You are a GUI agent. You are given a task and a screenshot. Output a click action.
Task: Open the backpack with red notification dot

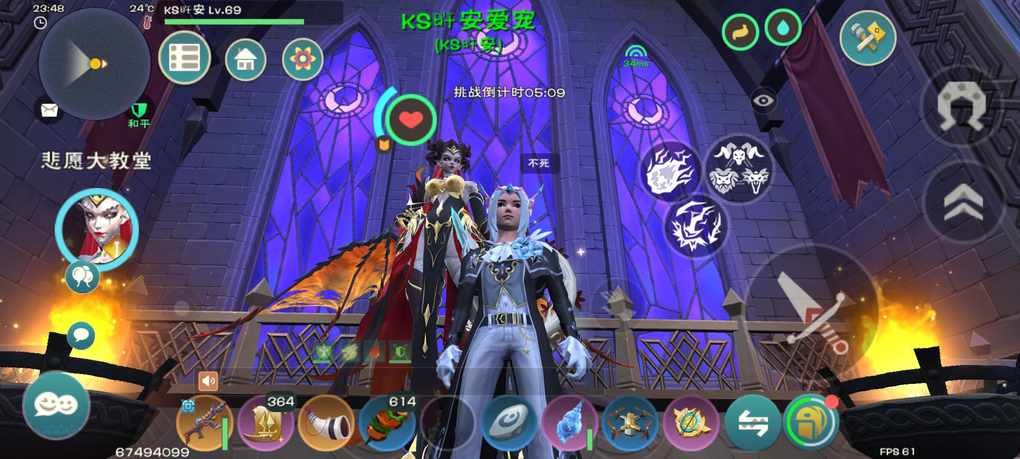tap(811, 422)
